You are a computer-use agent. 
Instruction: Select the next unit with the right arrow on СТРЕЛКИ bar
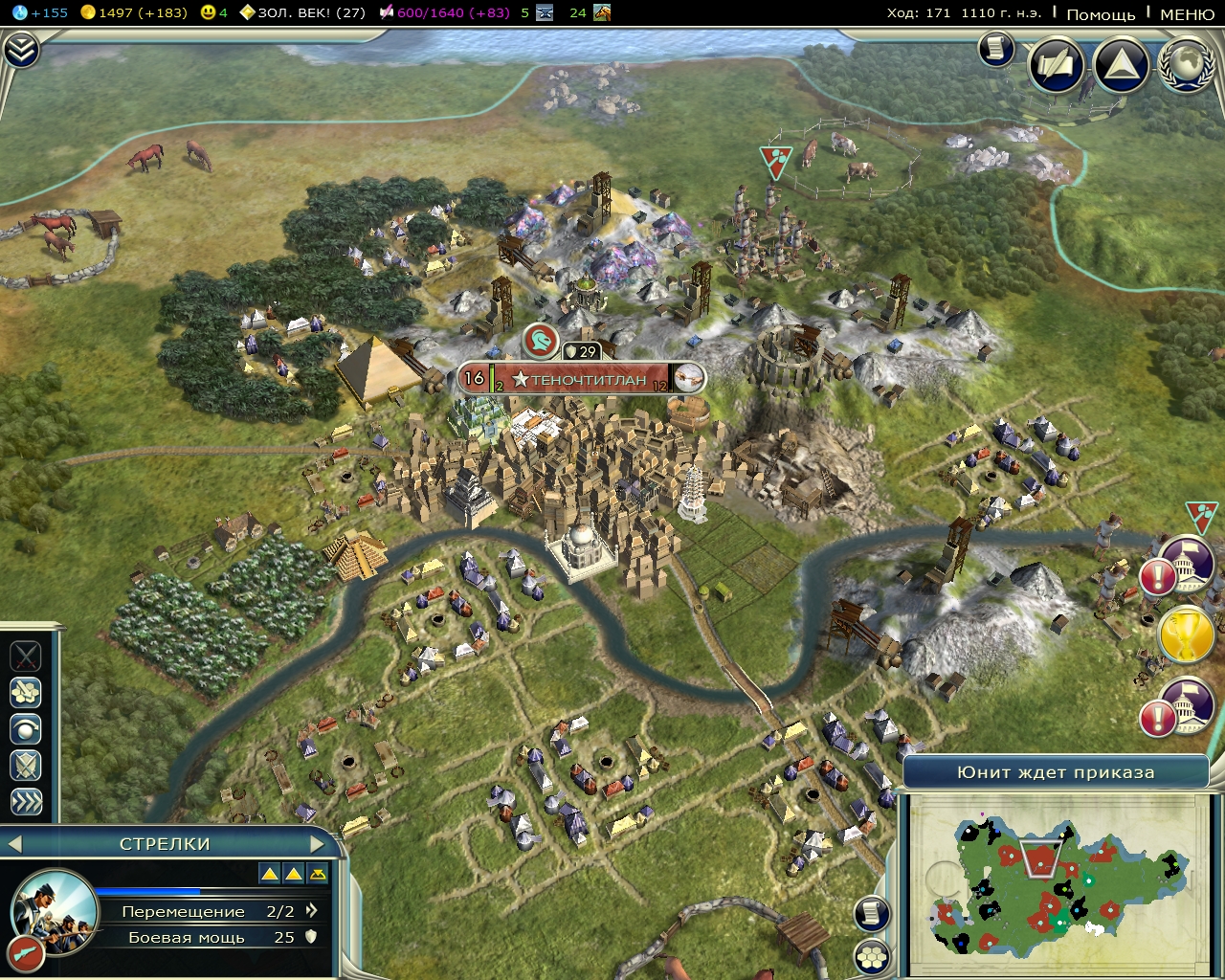coord(320,844)
